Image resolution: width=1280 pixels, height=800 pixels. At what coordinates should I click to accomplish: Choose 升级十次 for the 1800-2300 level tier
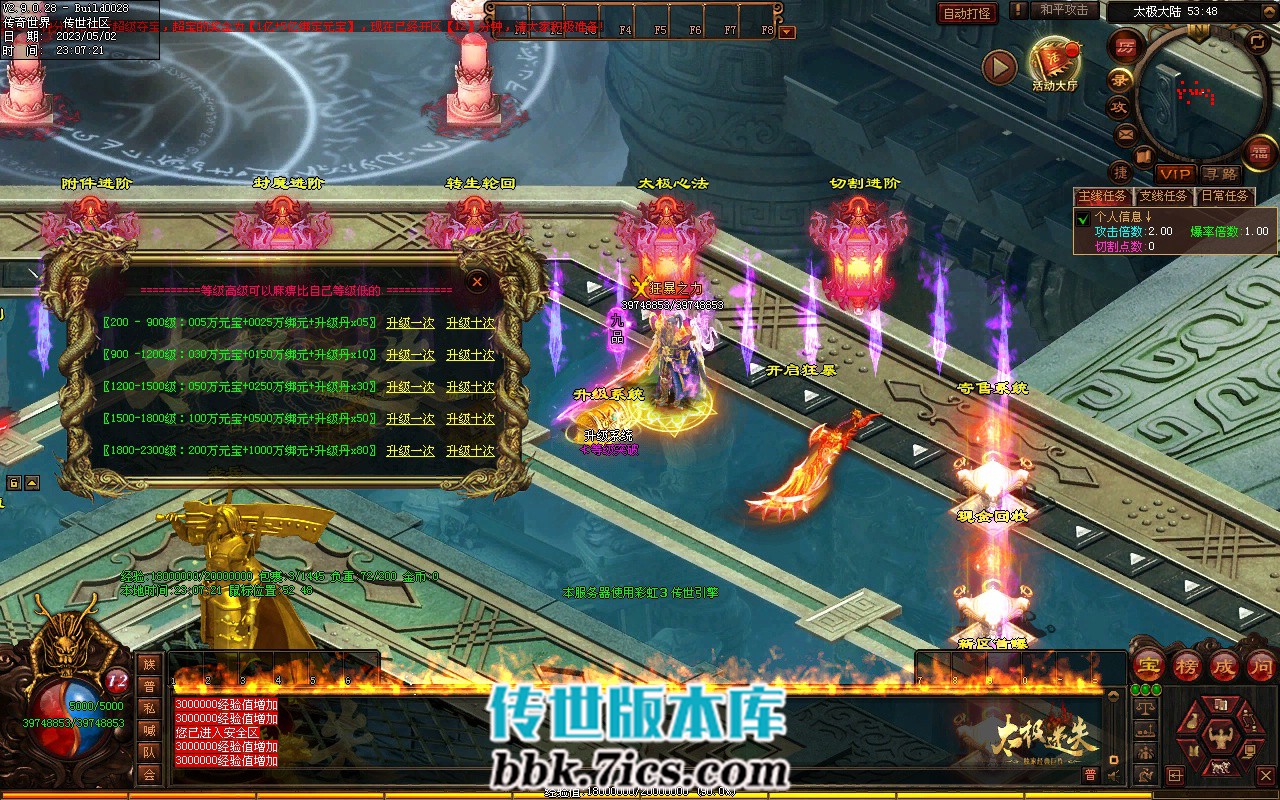click(470, 451)
